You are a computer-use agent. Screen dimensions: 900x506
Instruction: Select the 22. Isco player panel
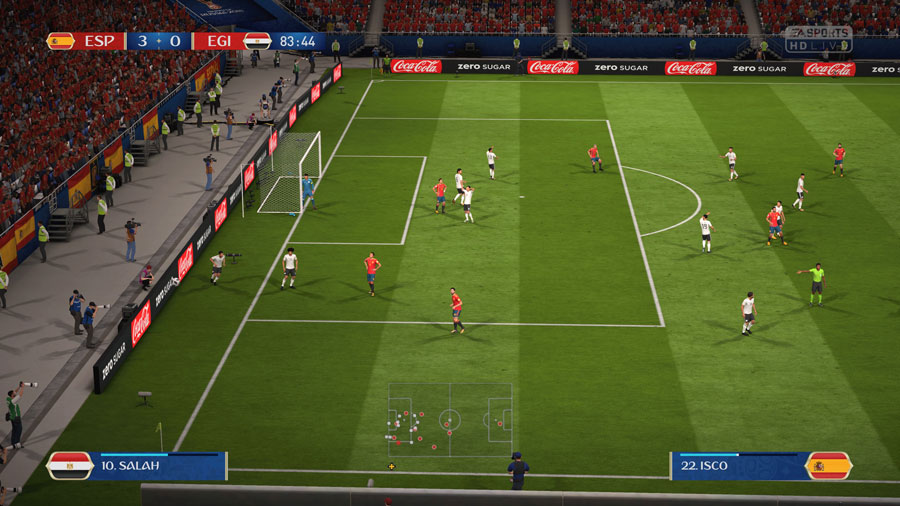(x=760, y=466)
